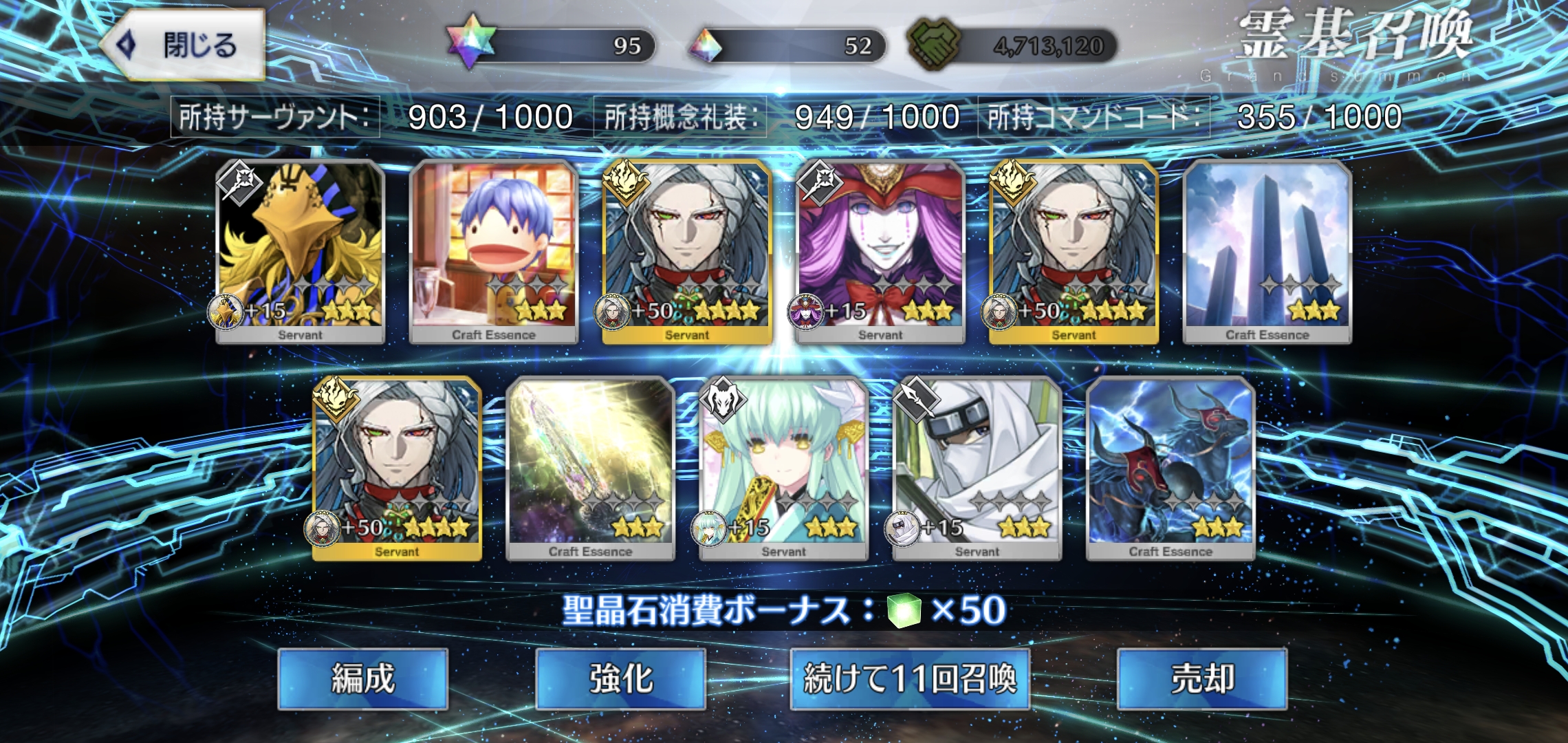
Task: Select the gold-framed servant card in bottom row
Action: 397,468
